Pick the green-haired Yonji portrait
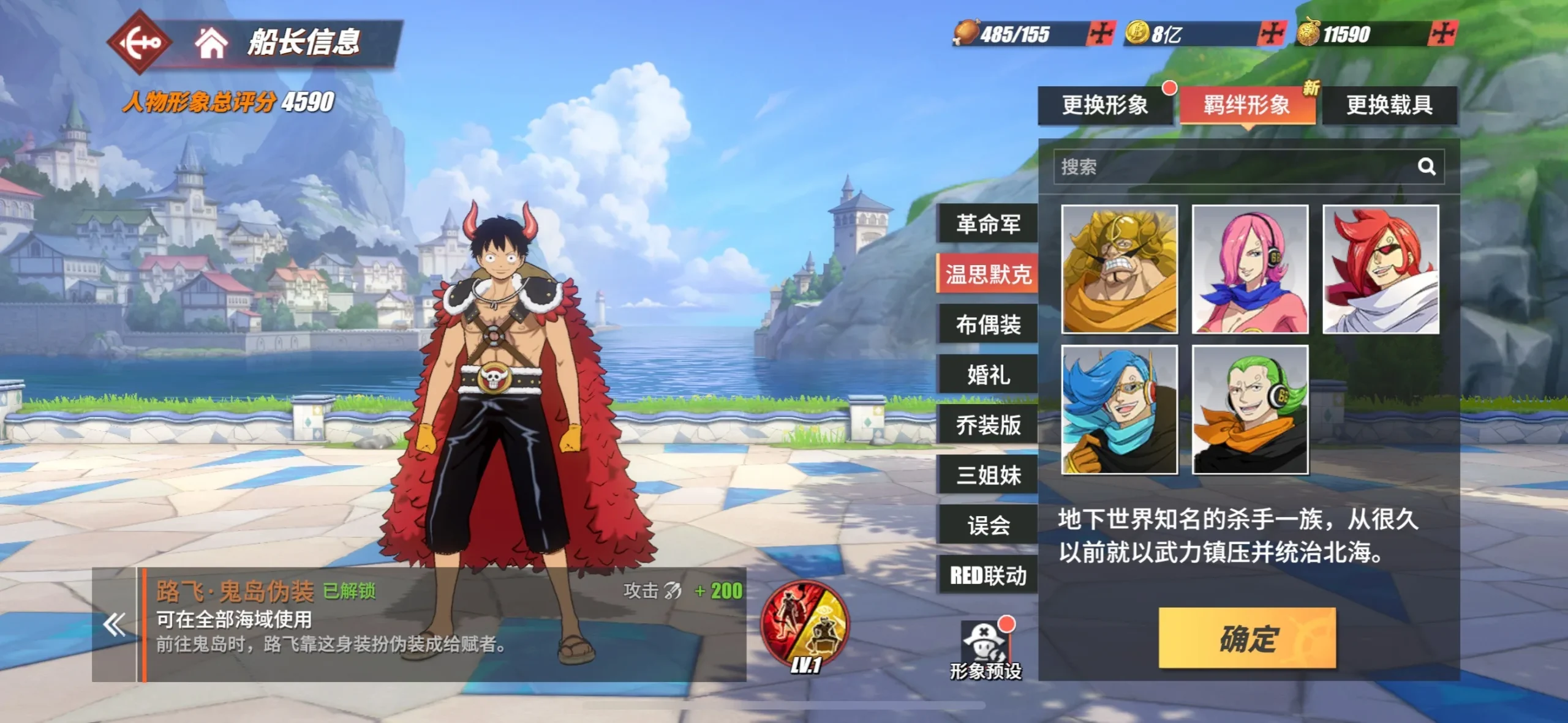This screenshot has height=723, width=1568. coord(1249,409)
